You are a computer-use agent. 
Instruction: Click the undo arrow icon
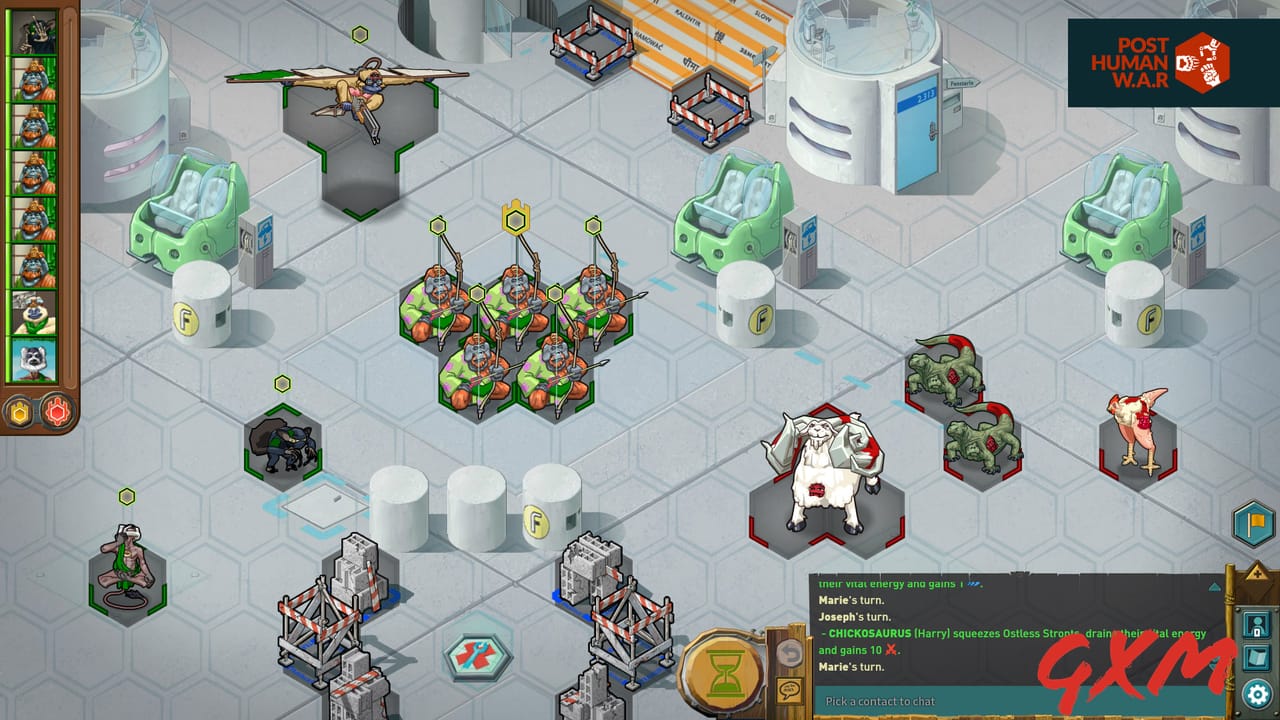coord(789,654)
